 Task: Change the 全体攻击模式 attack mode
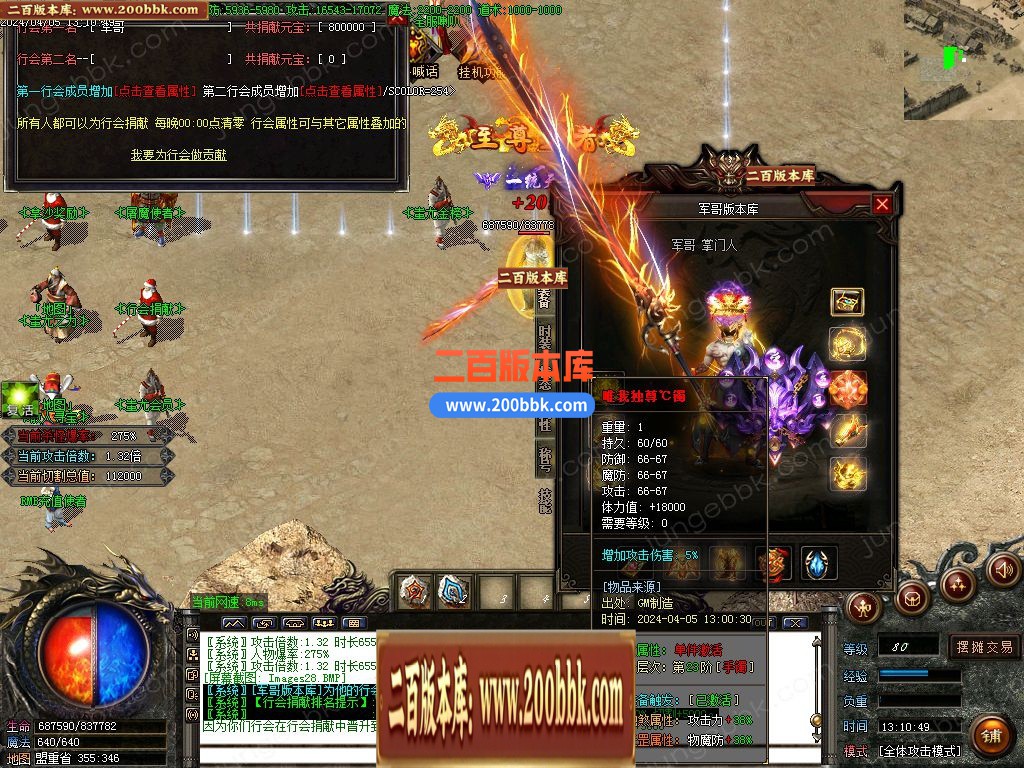(920, 750)
